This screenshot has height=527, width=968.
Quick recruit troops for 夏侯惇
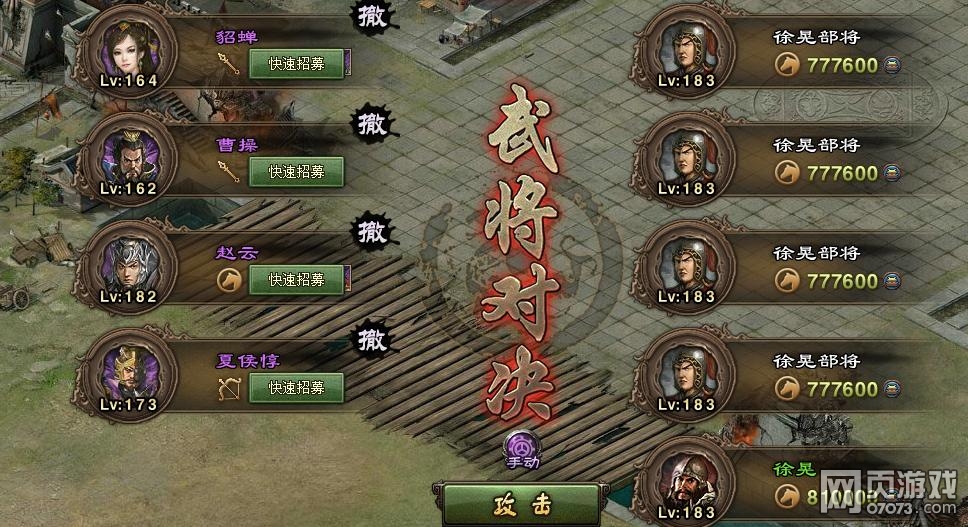(296, 388)
